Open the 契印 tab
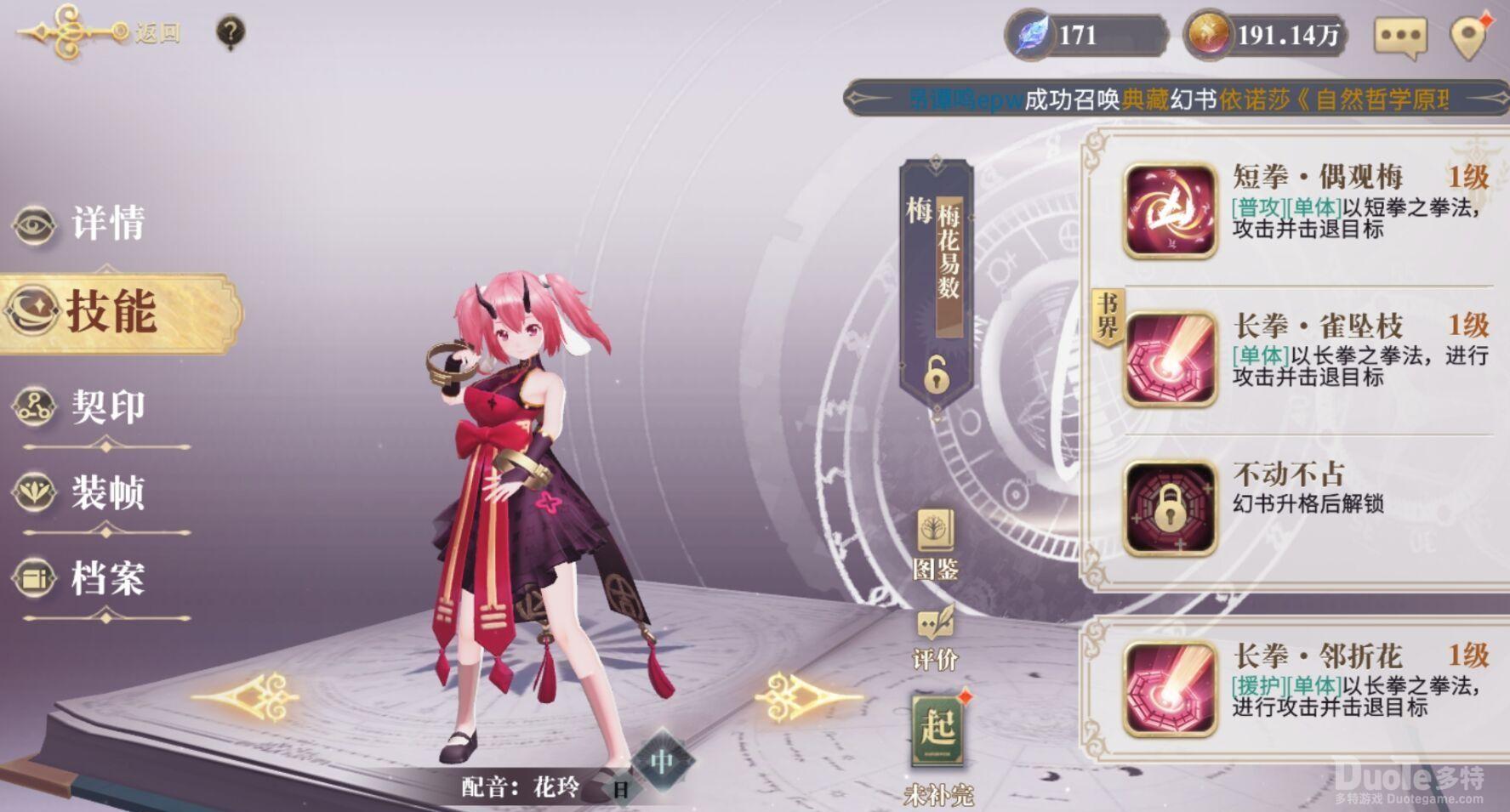This screenshot has width=1510, height=812. 81,406
